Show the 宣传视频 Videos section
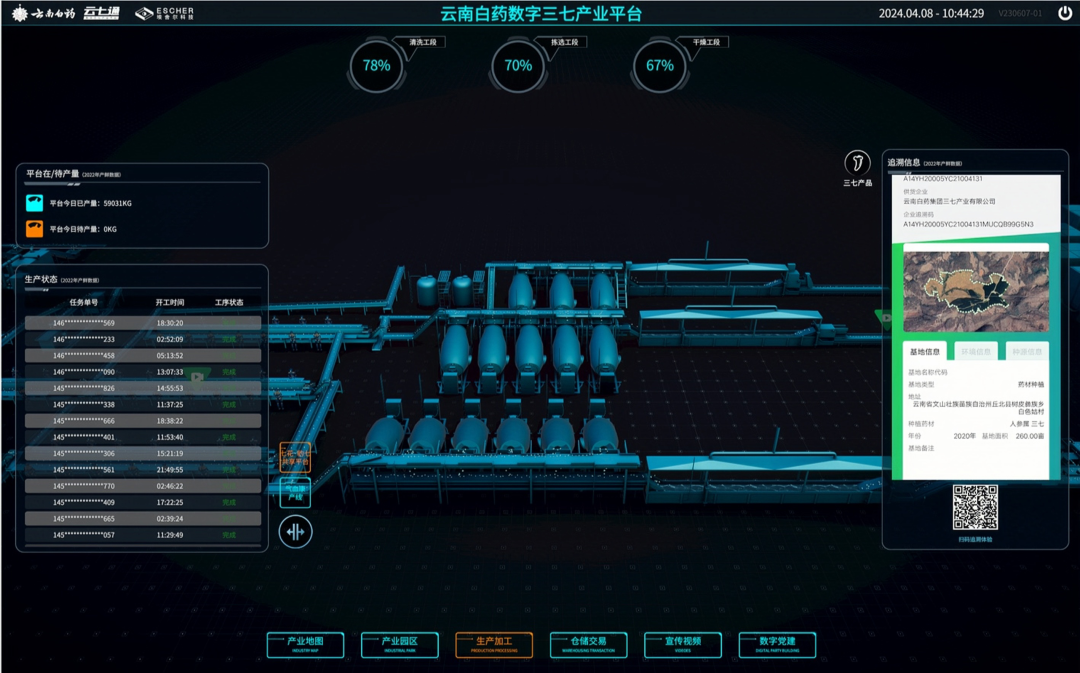 pyautogui.click(x=682, y=644)
